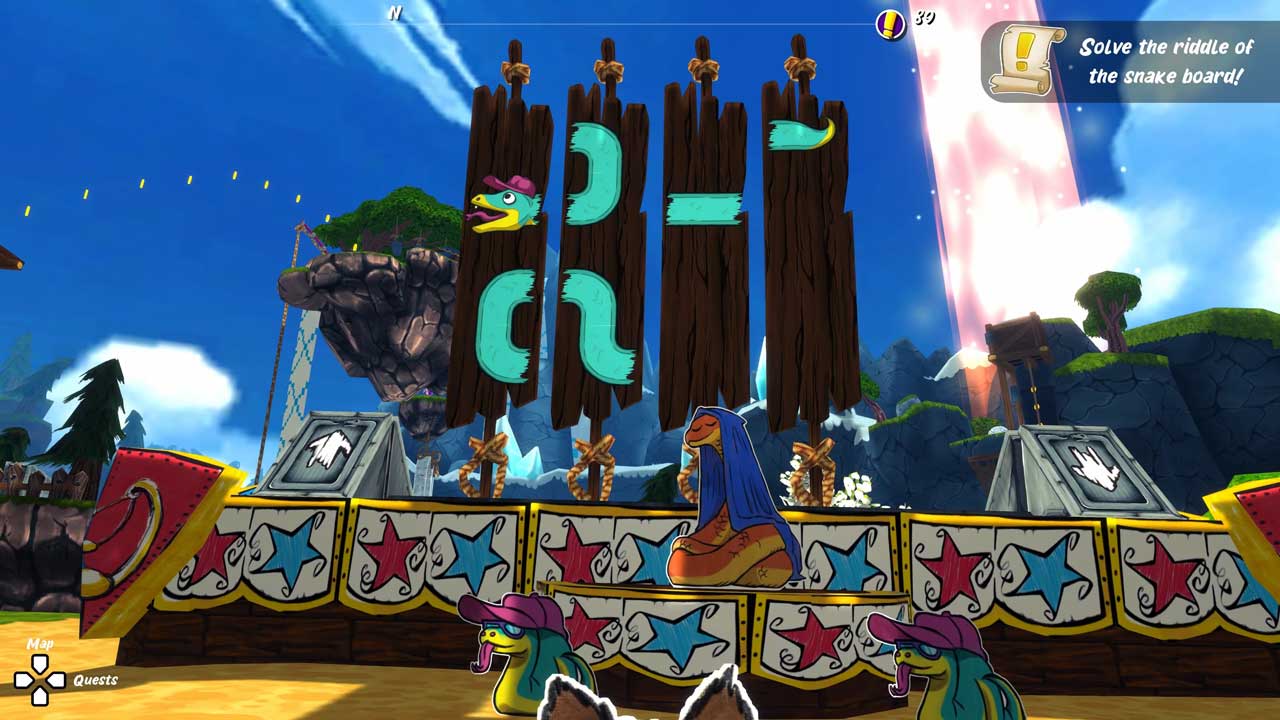Click the quest scroll exclamation icon
1280x720 pixels.
[1021, 61]
